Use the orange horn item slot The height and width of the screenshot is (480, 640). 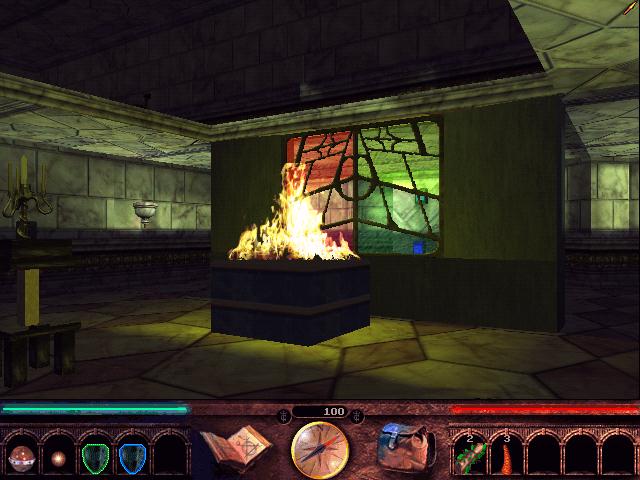point(507,455)
